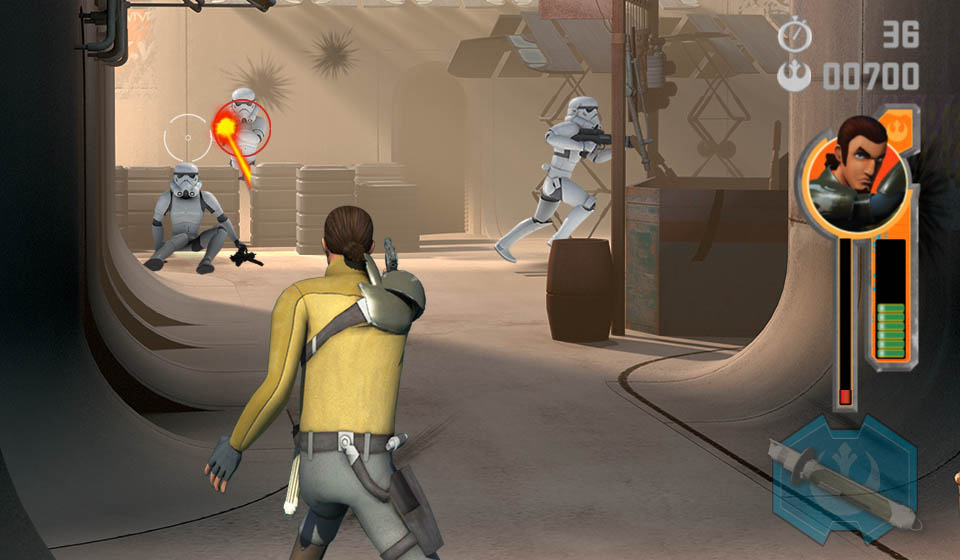Select the Kanan character portrait

click(854, 172)
